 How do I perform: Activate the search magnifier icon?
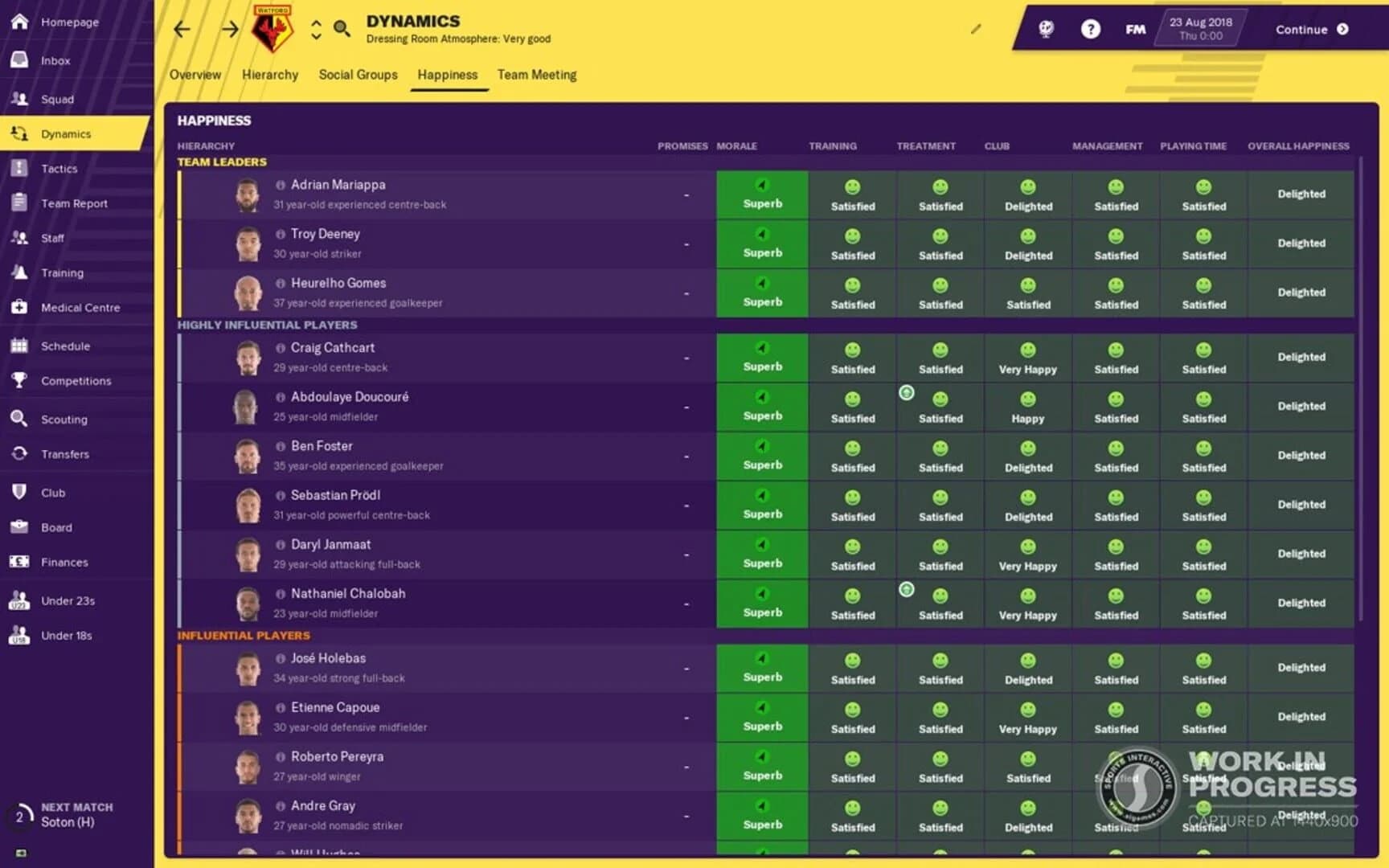[x=342, y=27]
